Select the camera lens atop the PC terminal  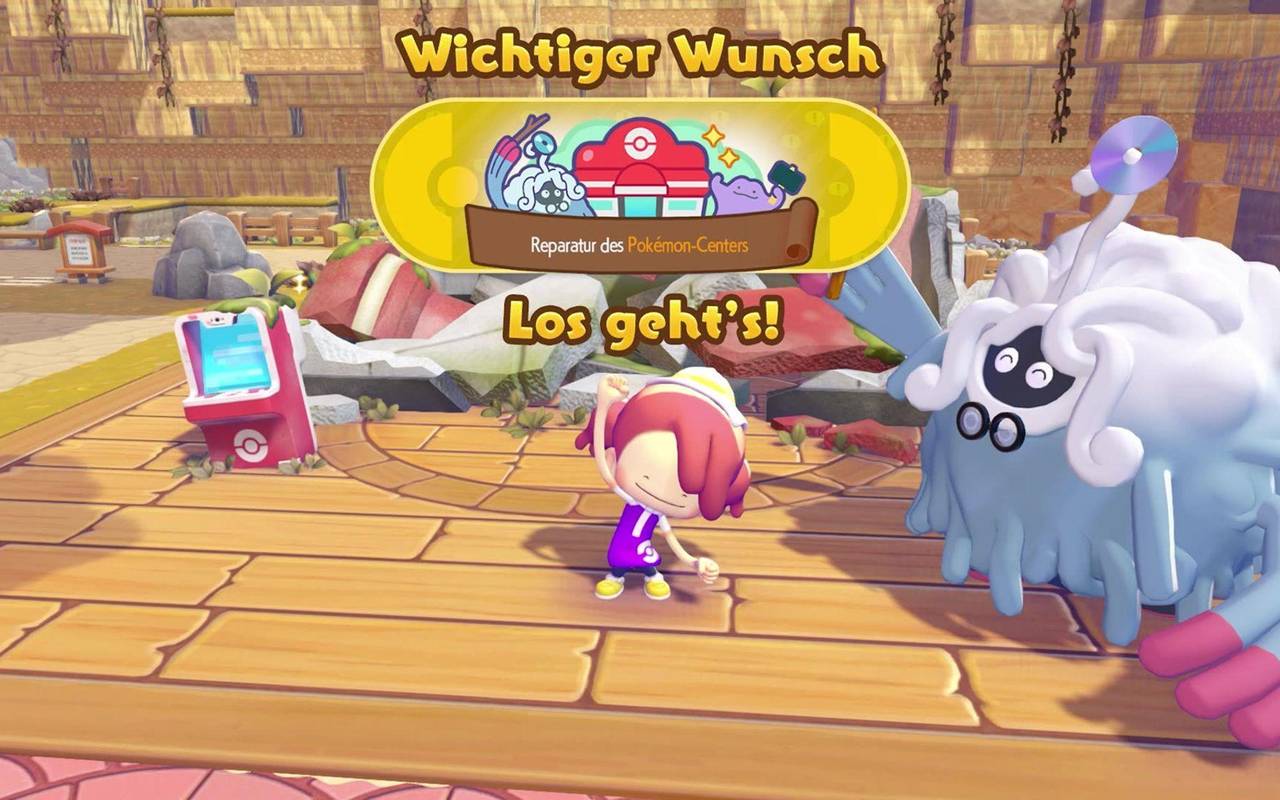(x=217, y=320)
